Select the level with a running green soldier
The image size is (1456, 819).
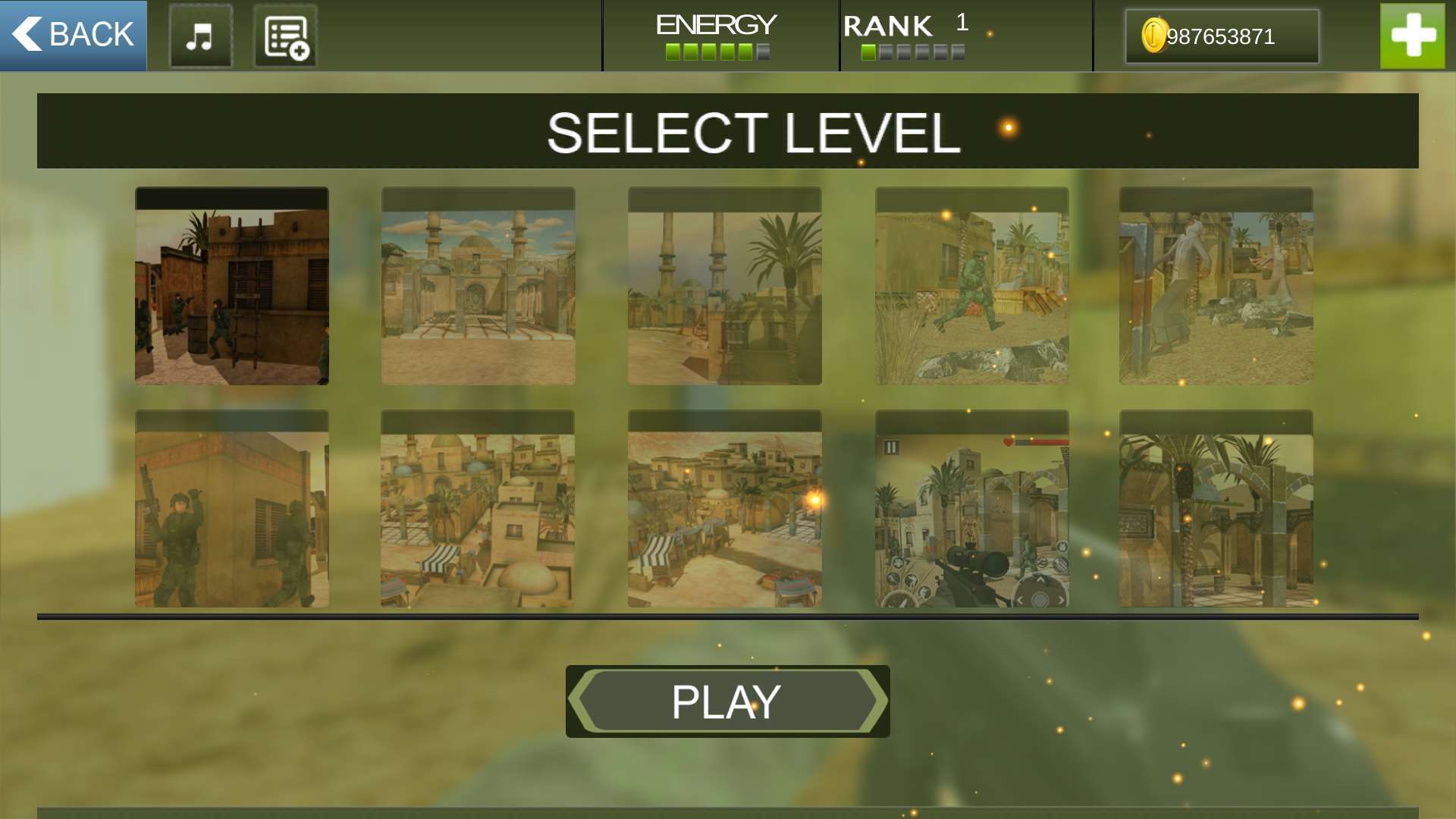(x=971, y=287)
